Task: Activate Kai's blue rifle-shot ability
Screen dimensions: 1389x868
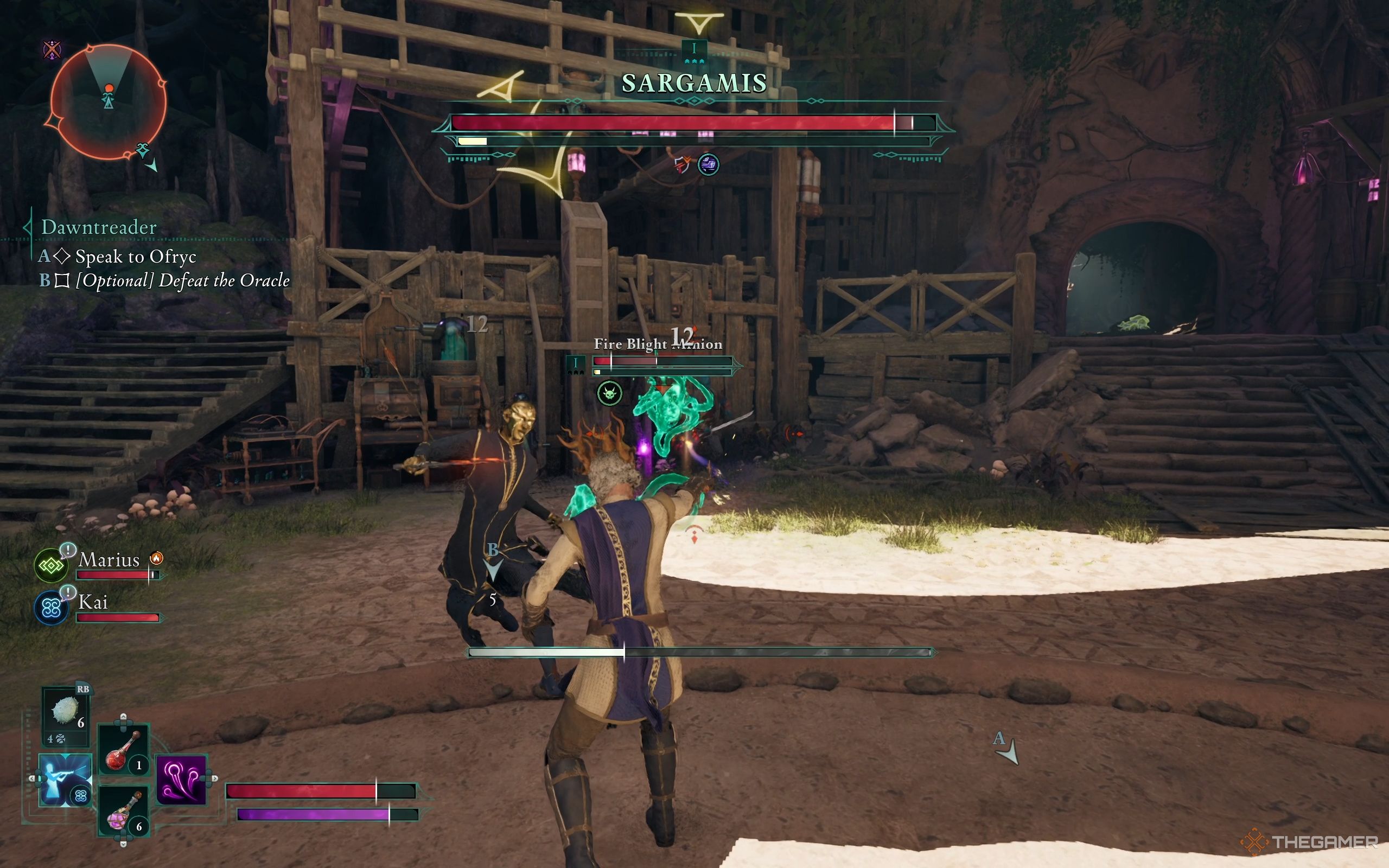Action: pos(65,780)
